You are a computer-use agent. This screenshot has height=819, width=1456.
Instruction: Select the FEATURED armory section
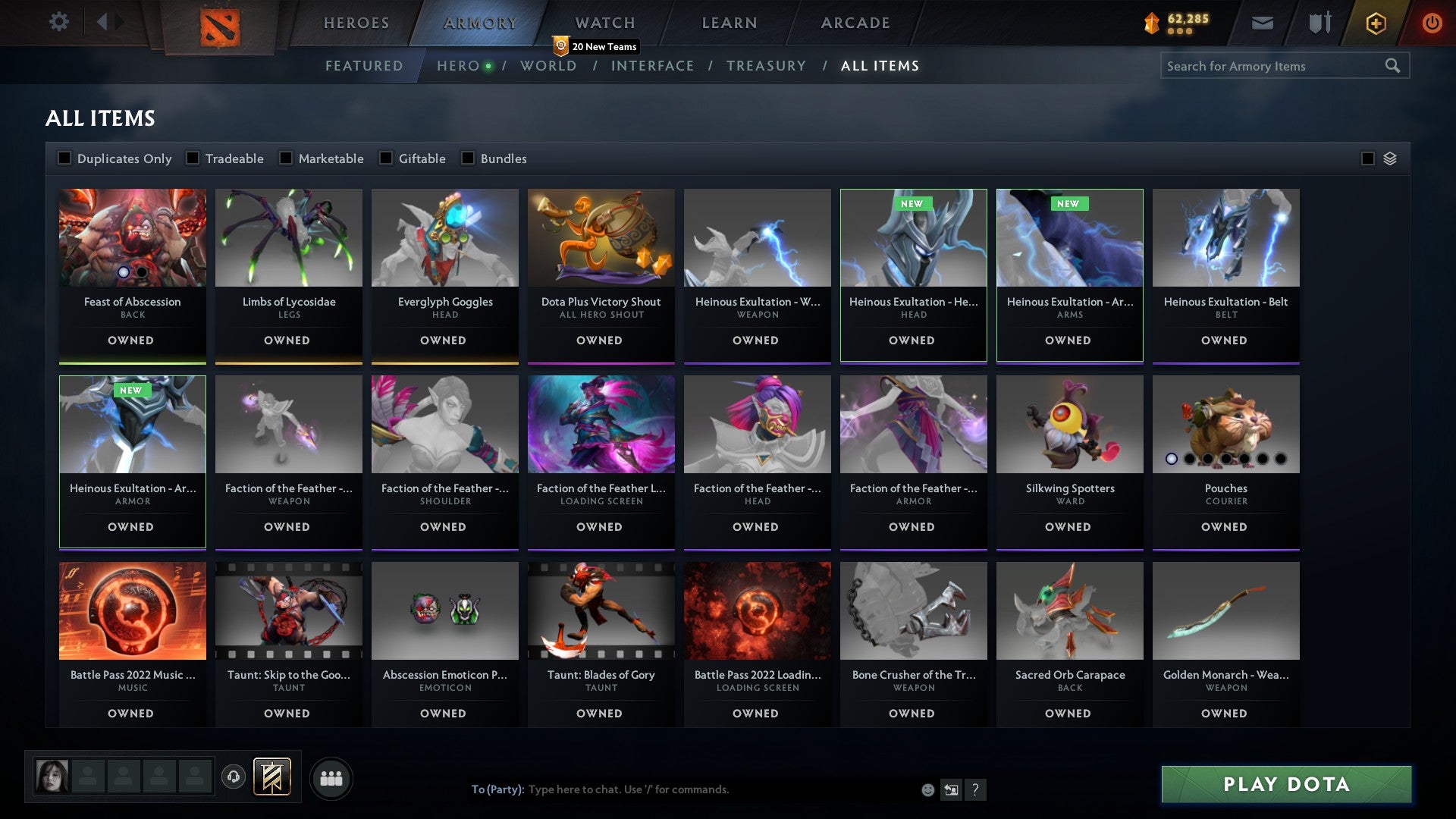click(364, 66)
